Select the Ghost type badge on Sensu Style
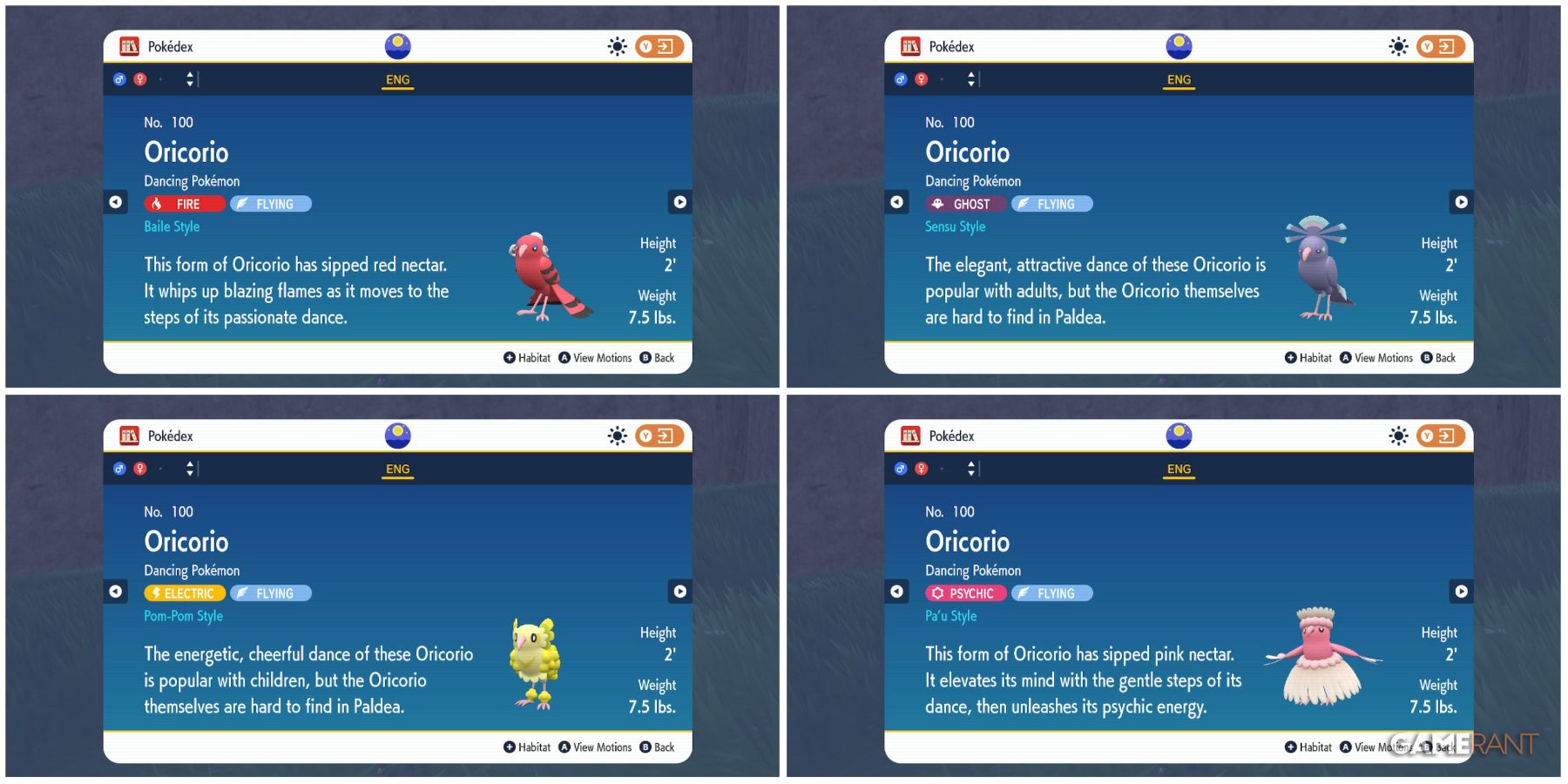 (967, 204)
